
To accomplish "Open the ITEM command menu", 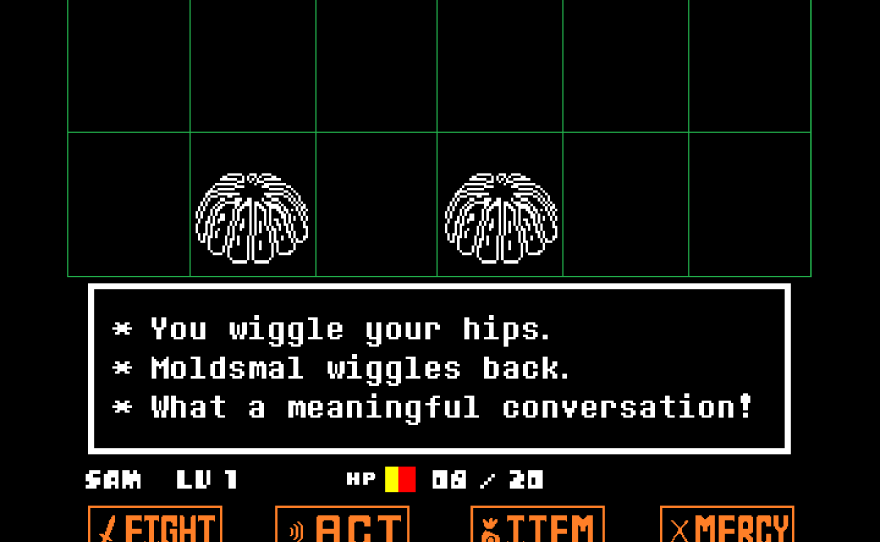I will [537, 526].
